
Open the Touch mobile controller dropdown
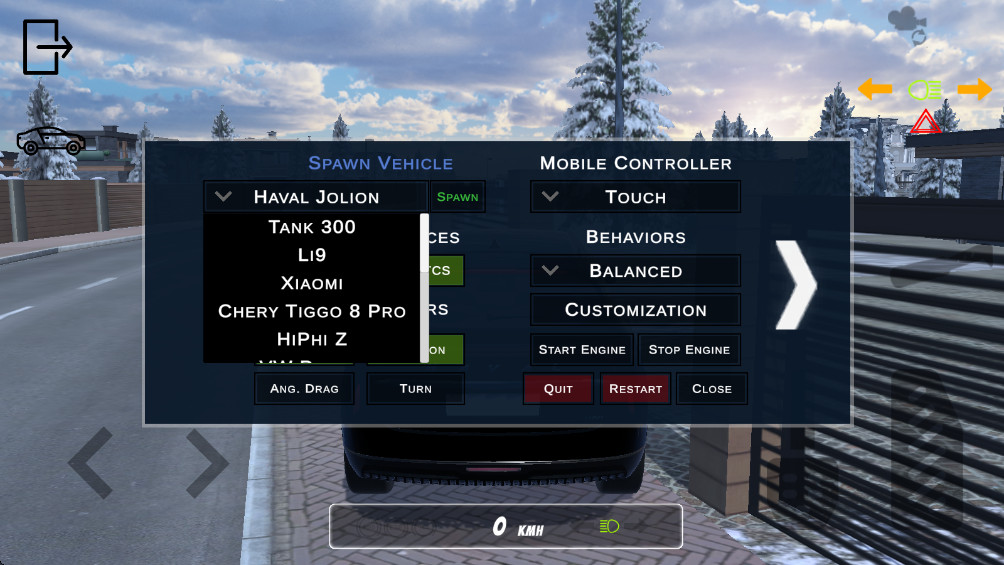tap(635, 197)
